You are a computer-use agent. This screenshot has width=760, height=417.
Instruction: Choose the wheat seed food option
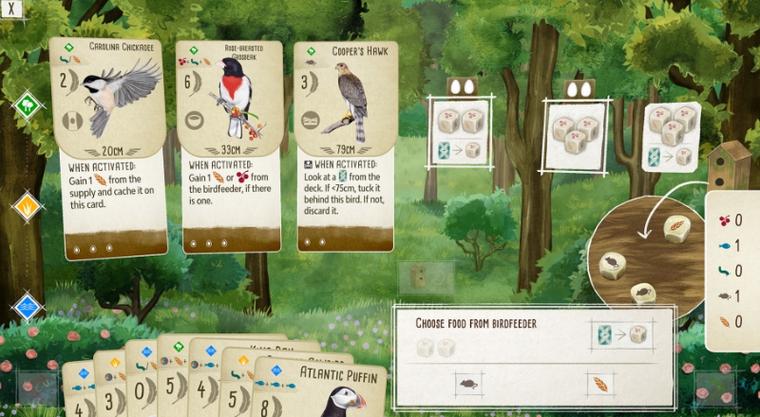pos(601,382)
